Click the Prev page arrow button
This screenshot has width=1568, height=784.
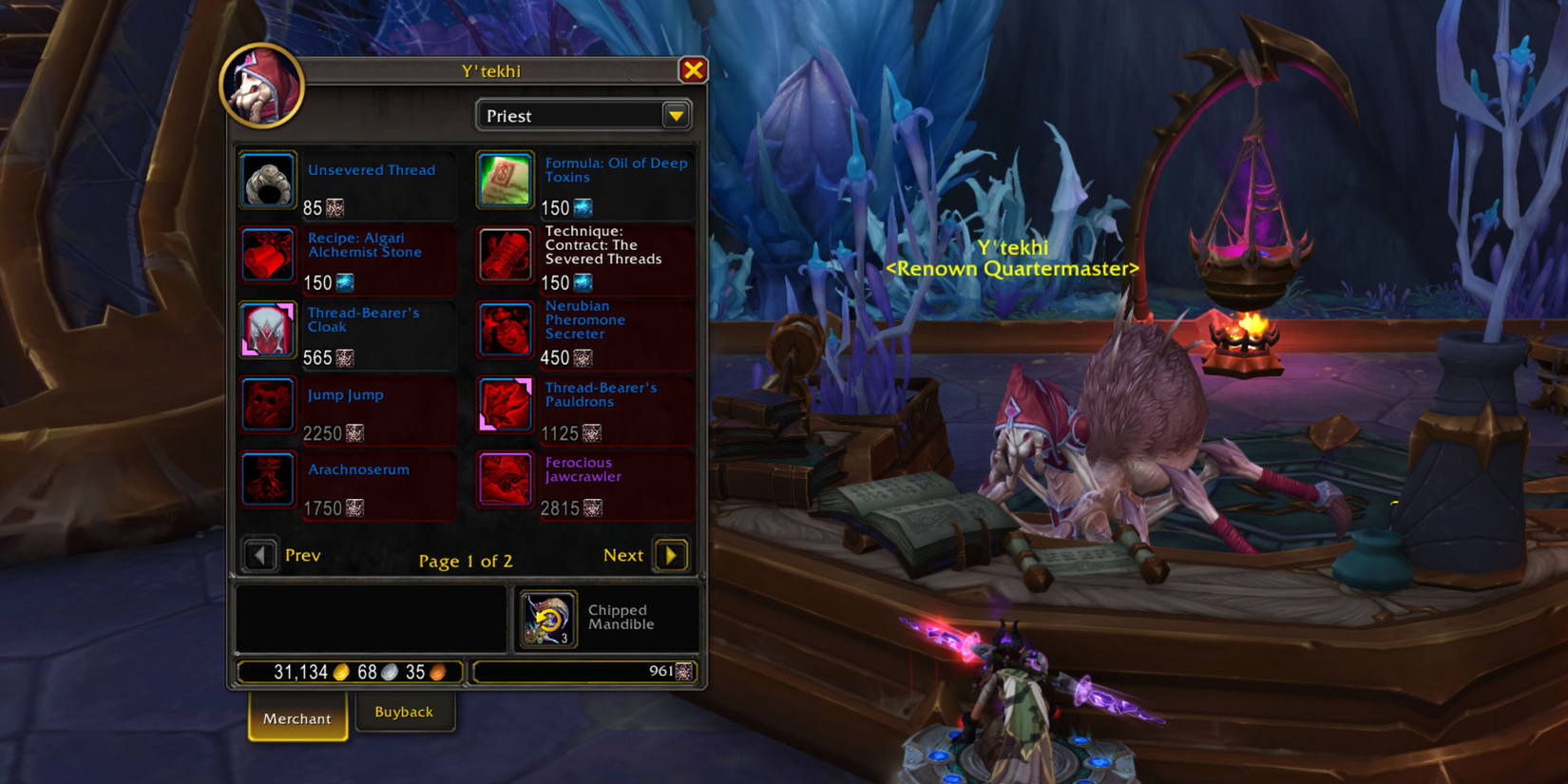click(x=259, y=555)
